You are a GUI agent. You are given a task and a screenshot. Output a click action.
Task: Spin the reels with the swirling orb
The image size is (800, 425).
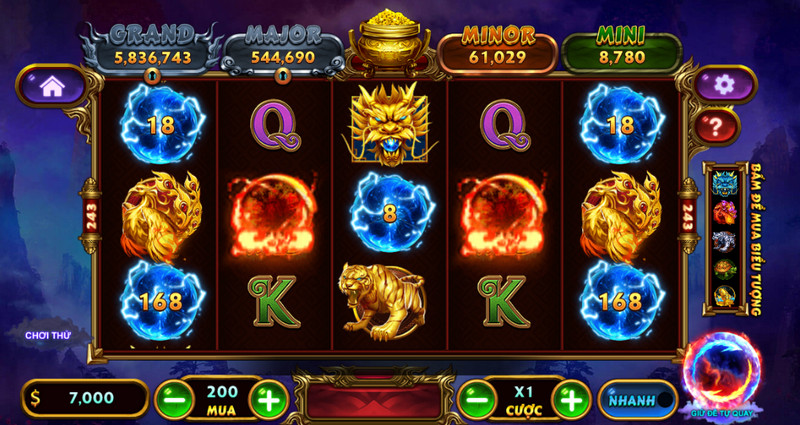pyautogui.click(x=721, y=372)
